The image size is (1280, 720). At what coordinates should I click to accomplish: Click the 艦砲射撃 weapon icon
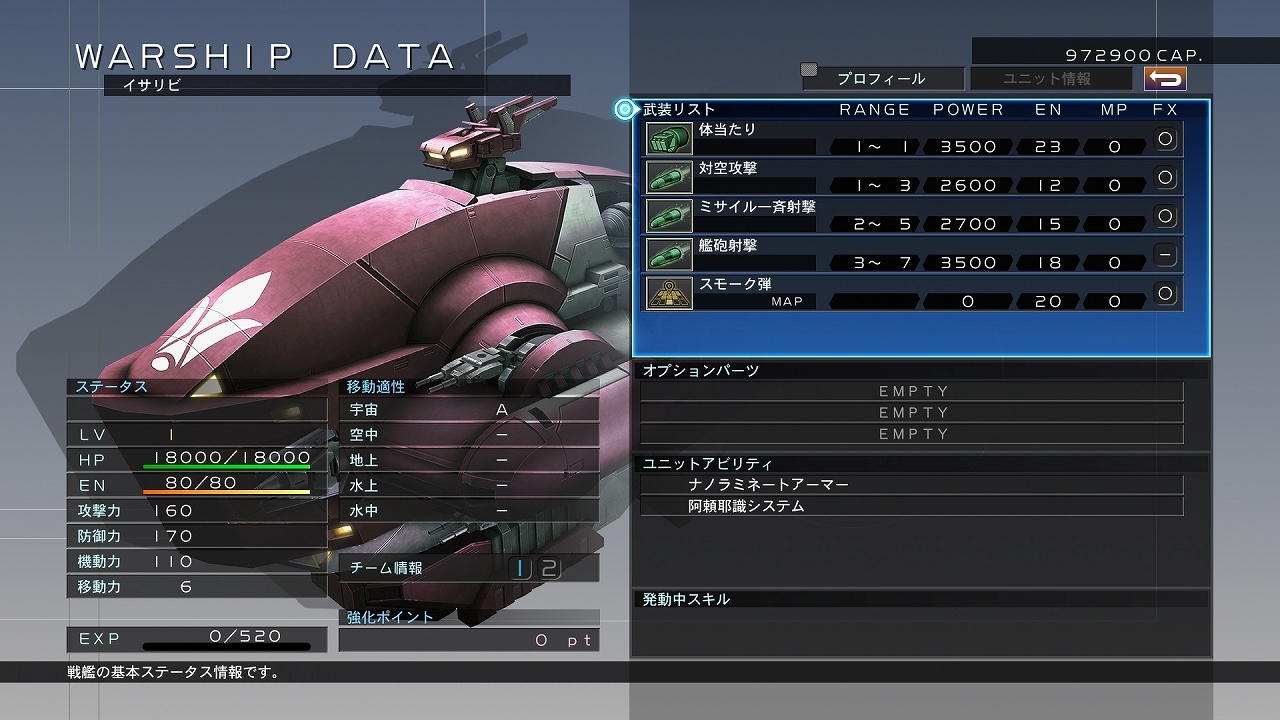(x=668, y=253)
